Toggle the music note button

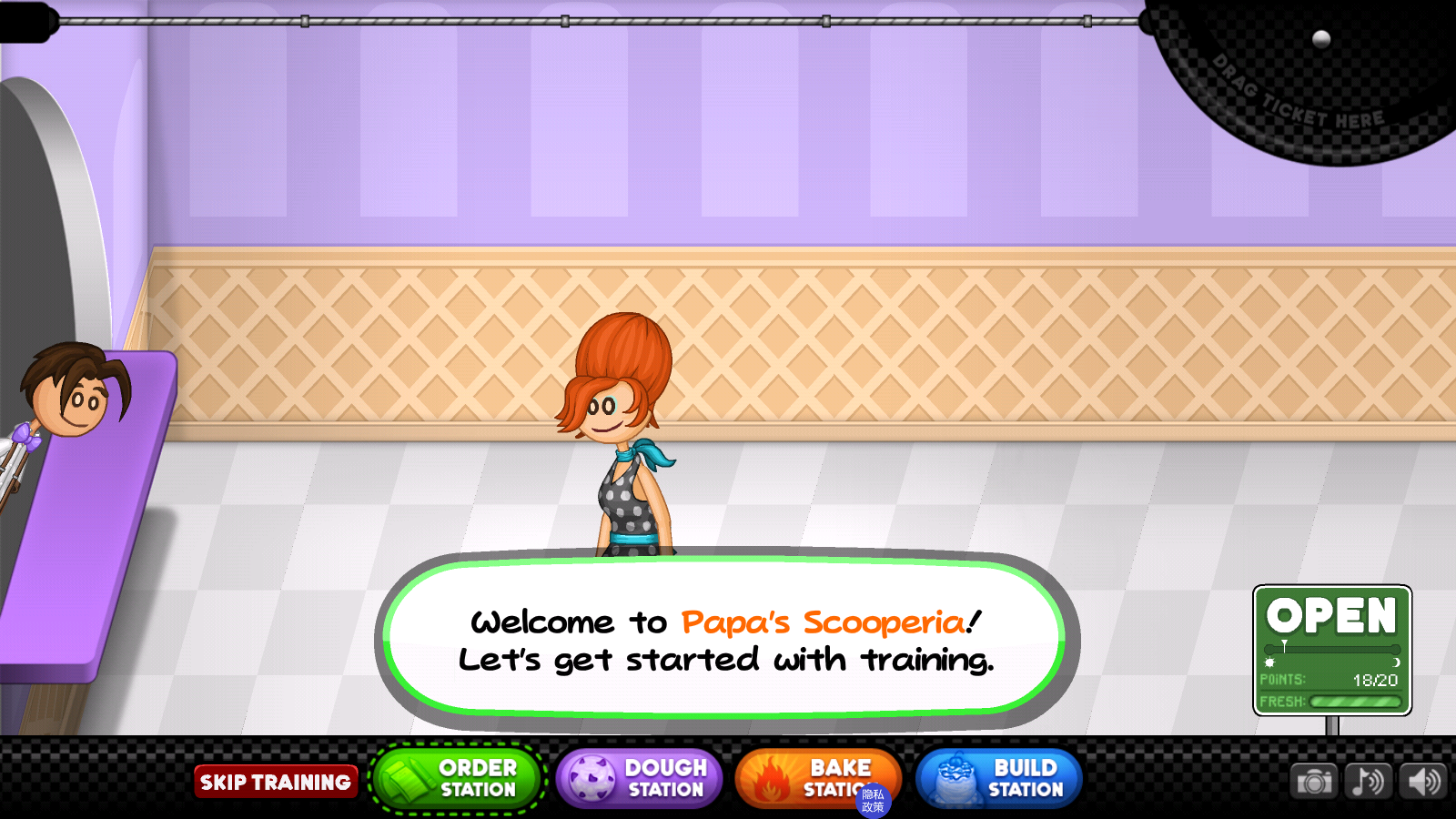click(1369, 782)
